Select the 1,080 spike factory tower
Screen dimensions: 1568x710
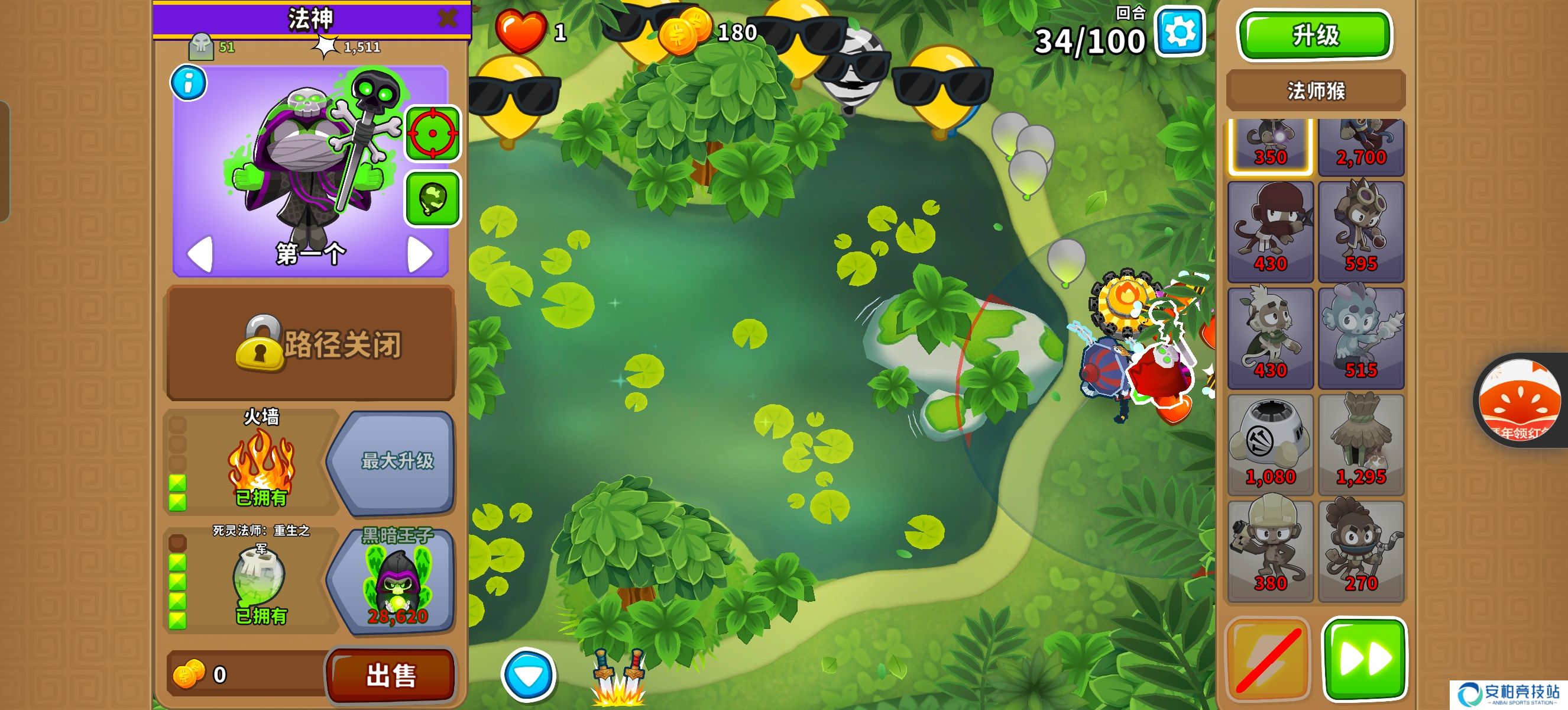[1270, 444]
